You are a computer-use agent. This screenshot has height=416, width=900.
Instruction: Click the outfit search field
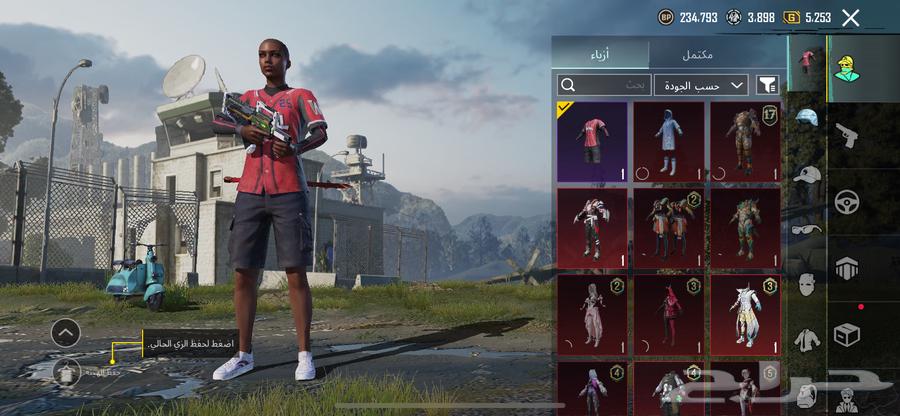coord(604,85)
